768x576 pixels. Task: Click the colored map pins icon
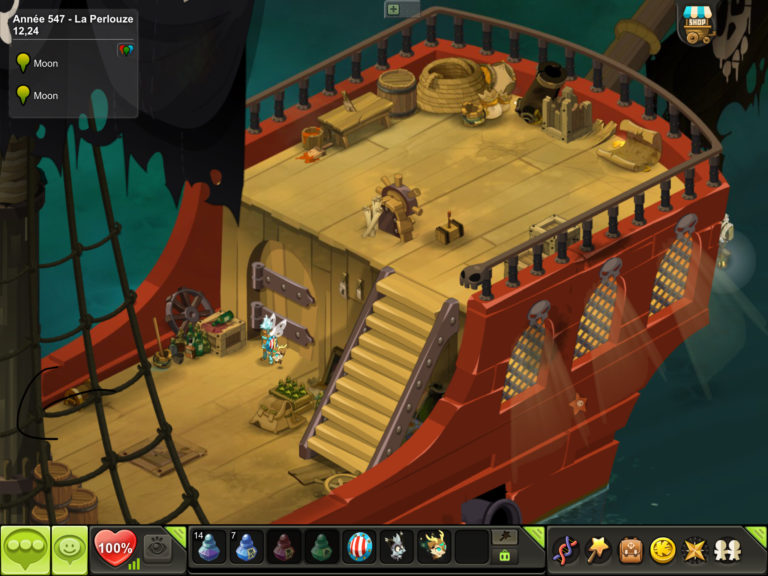125,49
